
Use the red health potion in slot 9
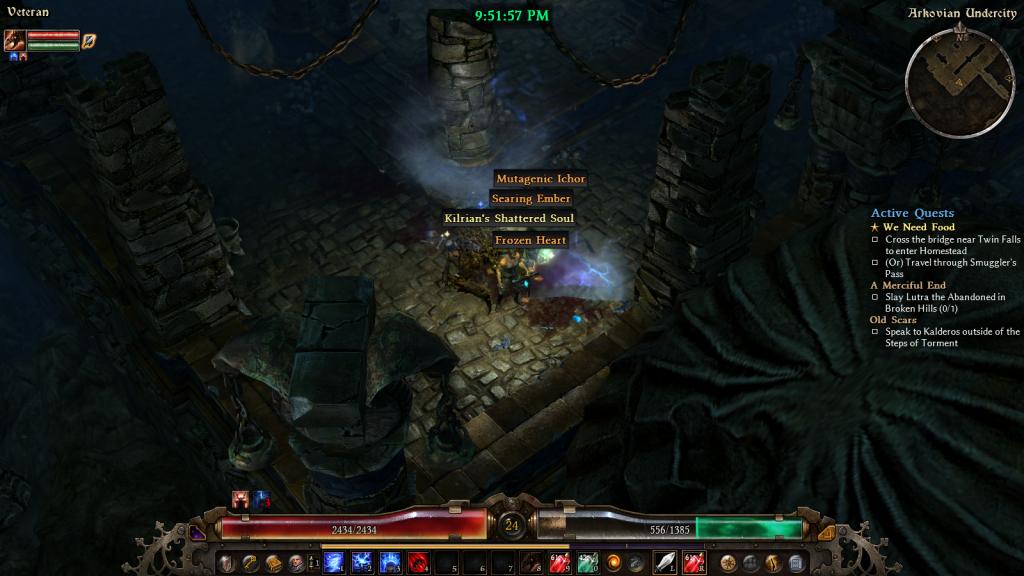click(x=560, y=563)
